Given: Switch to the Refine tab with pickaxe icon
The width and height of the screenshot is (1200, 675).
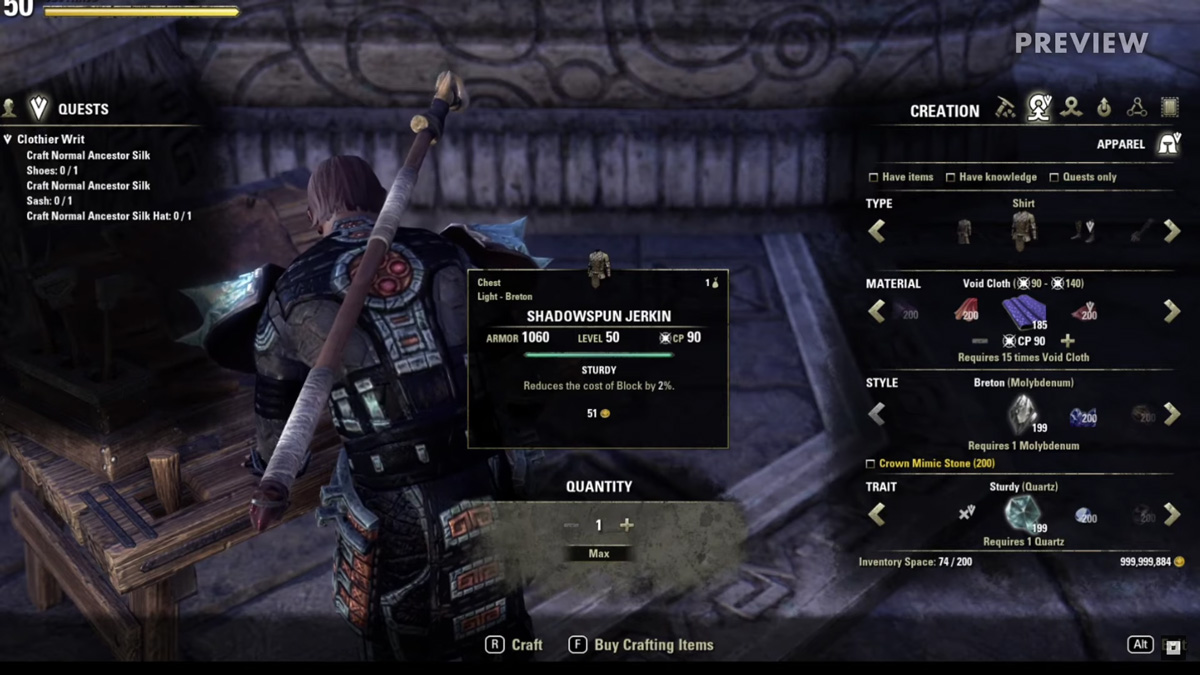Looking at the screenshot, I should pos(1005,109).
